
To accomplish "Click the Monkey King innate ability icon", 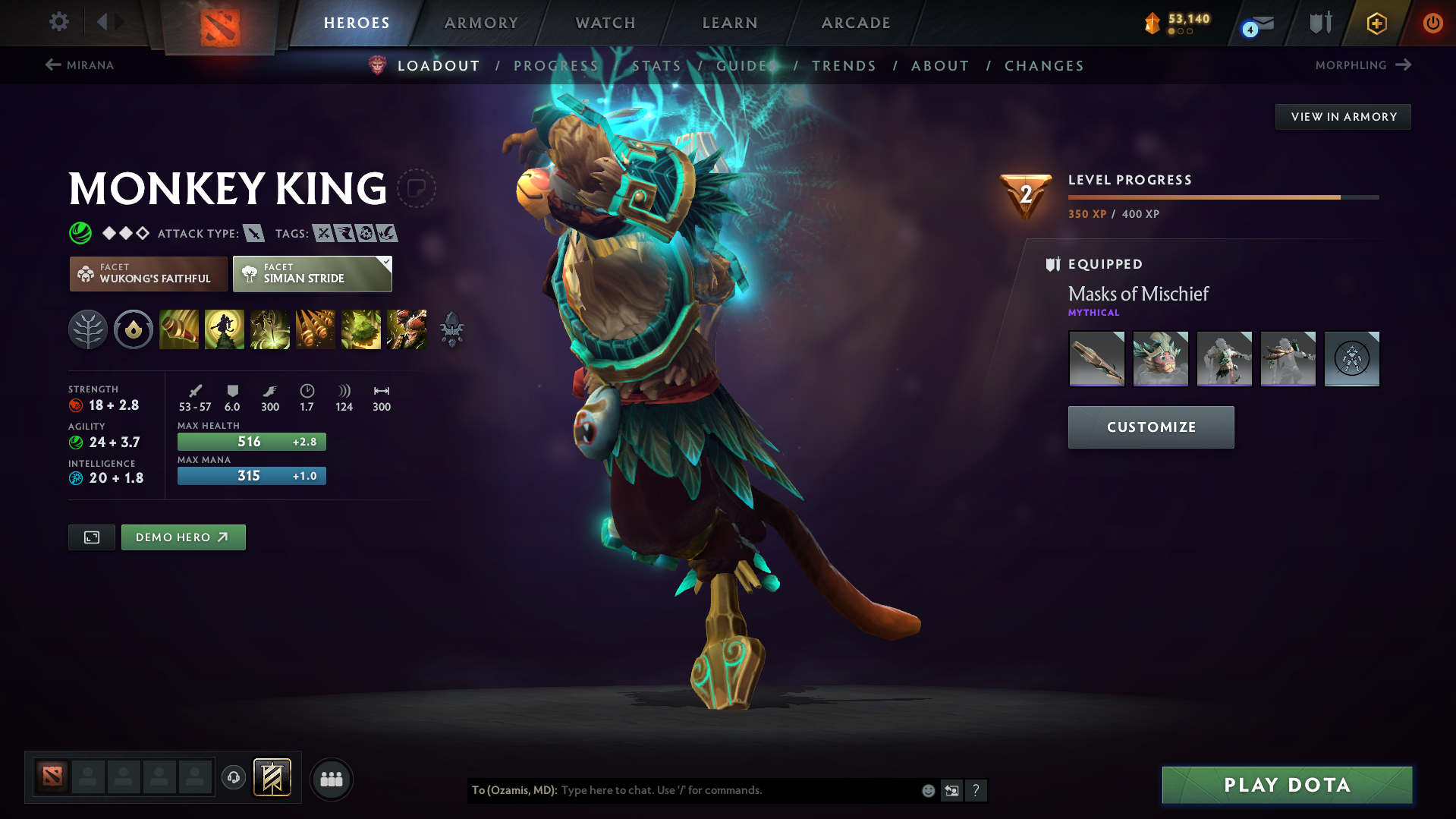I will click(x=134, y=329).
